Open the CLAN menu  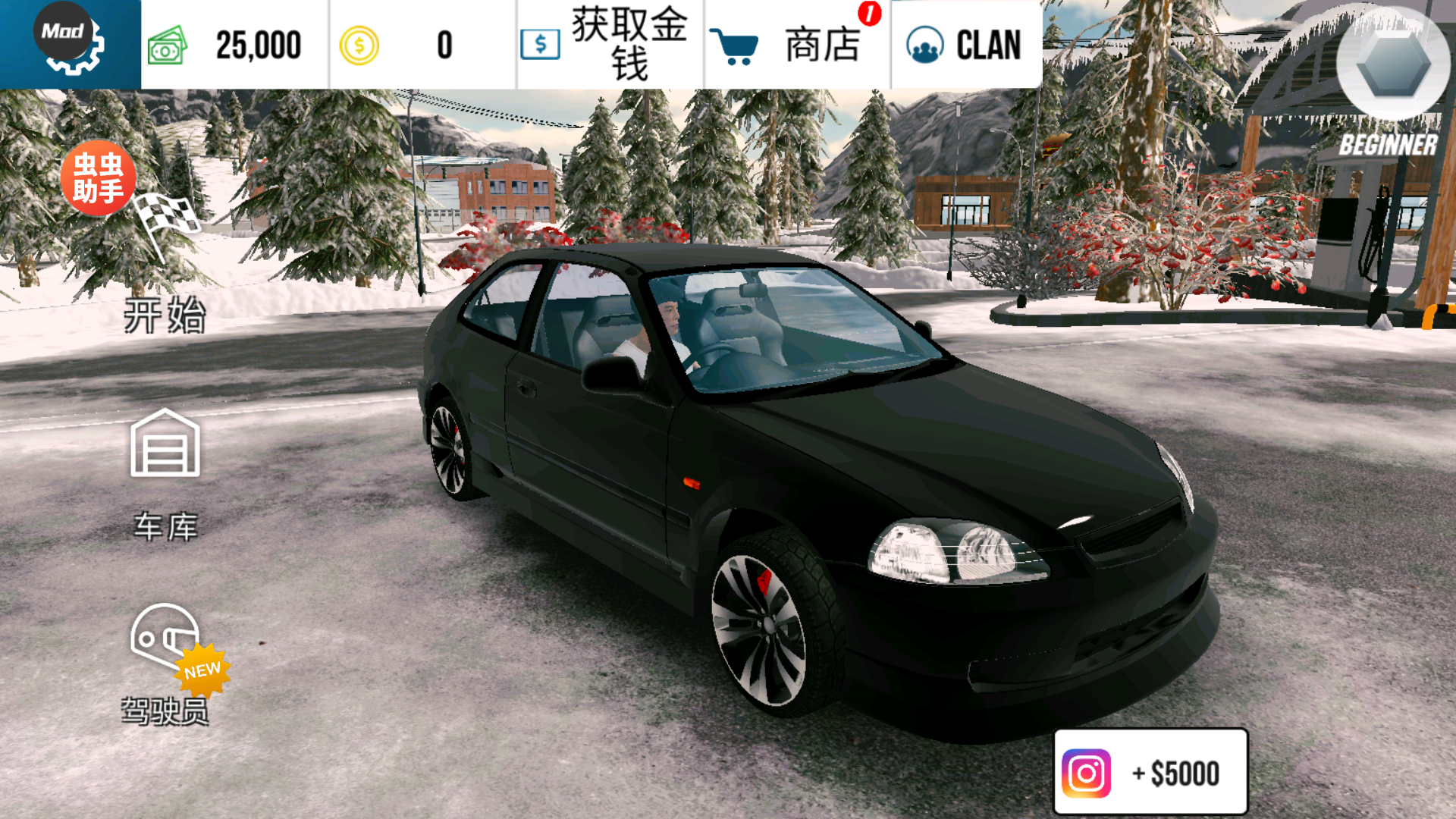[x=965, y=44]
